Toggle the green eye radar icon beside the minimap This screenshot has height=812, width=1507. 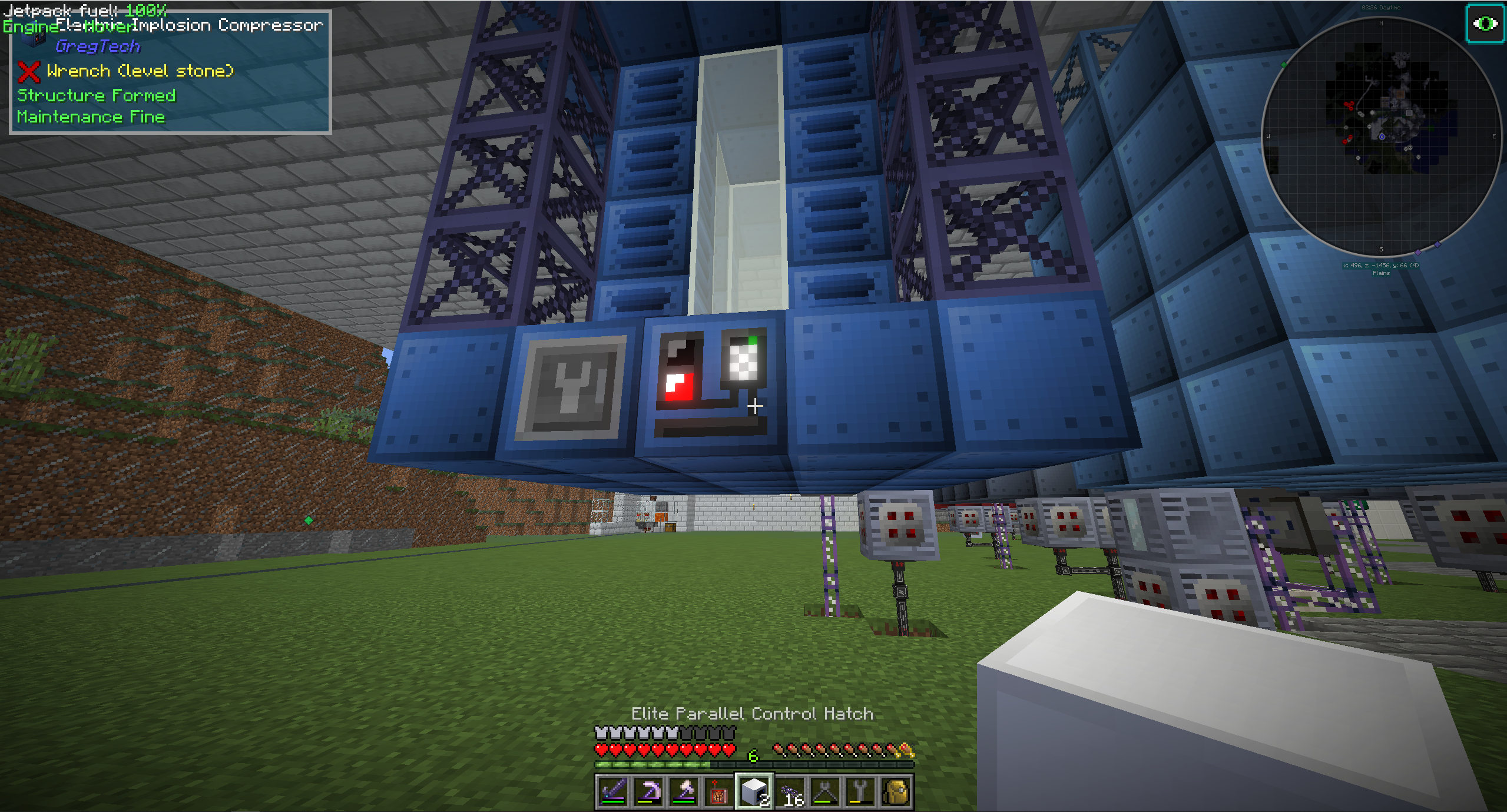click(1485, 24)
